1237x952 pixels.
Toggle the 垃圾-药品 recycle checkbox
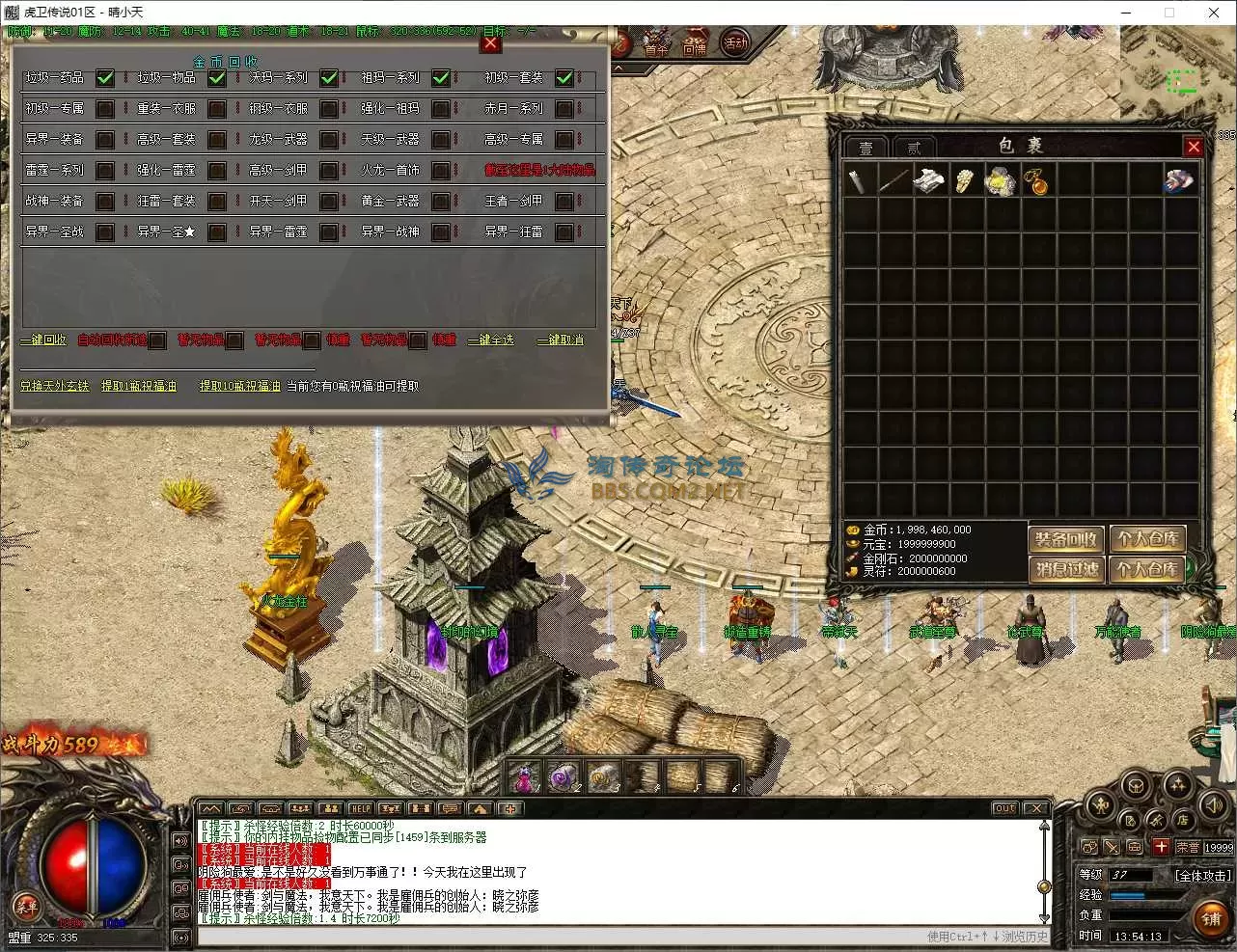(105, 77)
